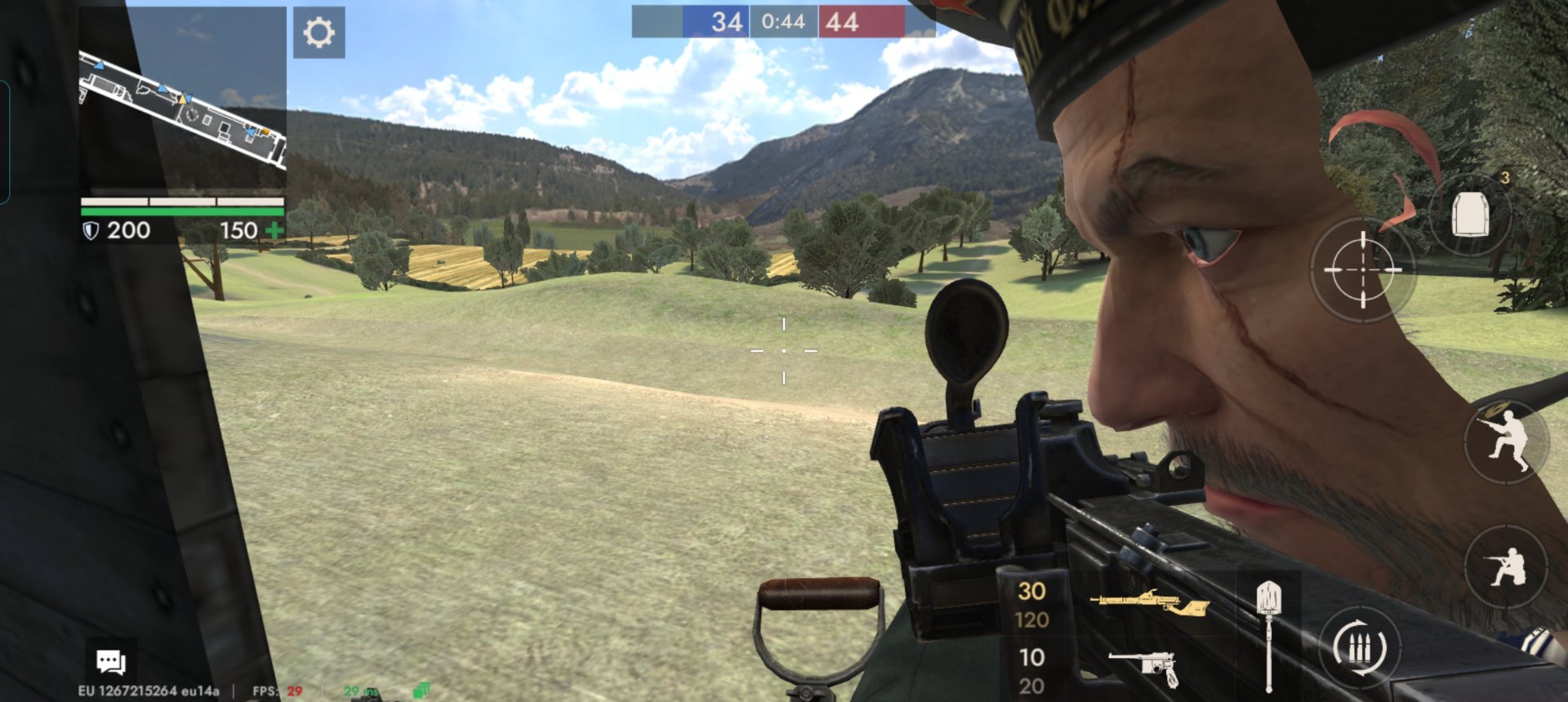
Task: Open the chat bubble icon
Action: point(111,660)
